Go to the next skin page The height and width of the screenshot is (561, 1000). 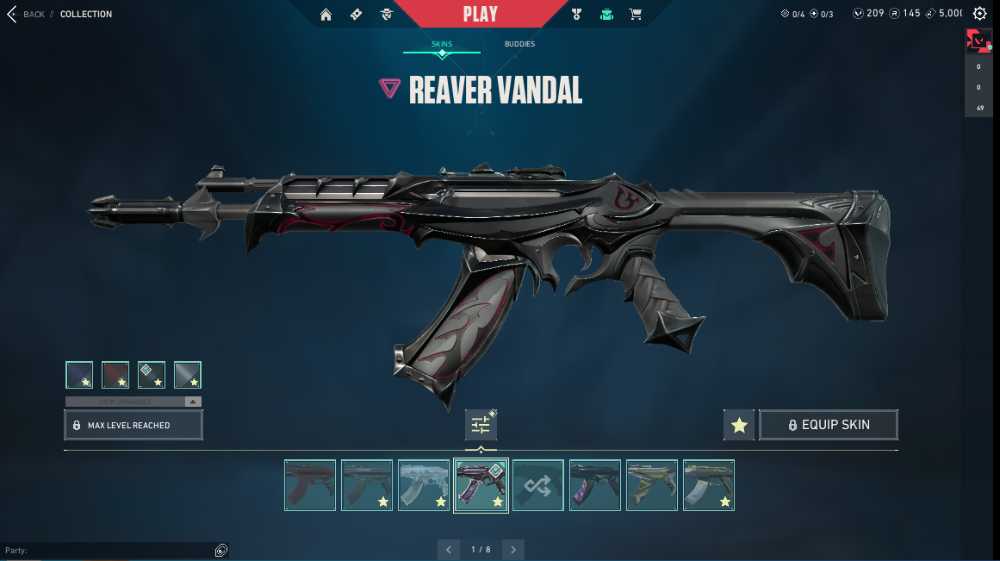tap(513, 549)
